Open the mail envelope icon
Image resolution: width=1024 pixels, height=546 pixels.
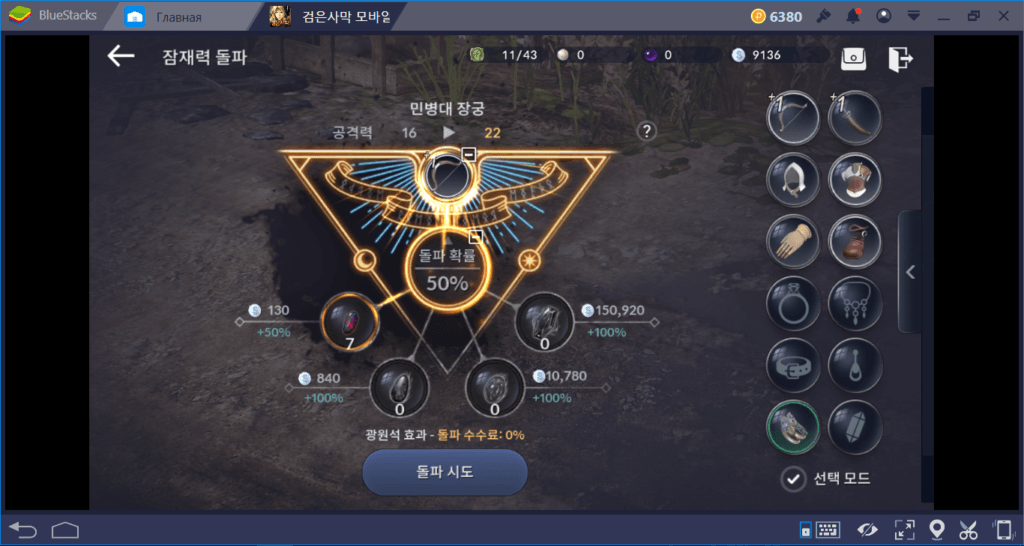tap(853, 57)
